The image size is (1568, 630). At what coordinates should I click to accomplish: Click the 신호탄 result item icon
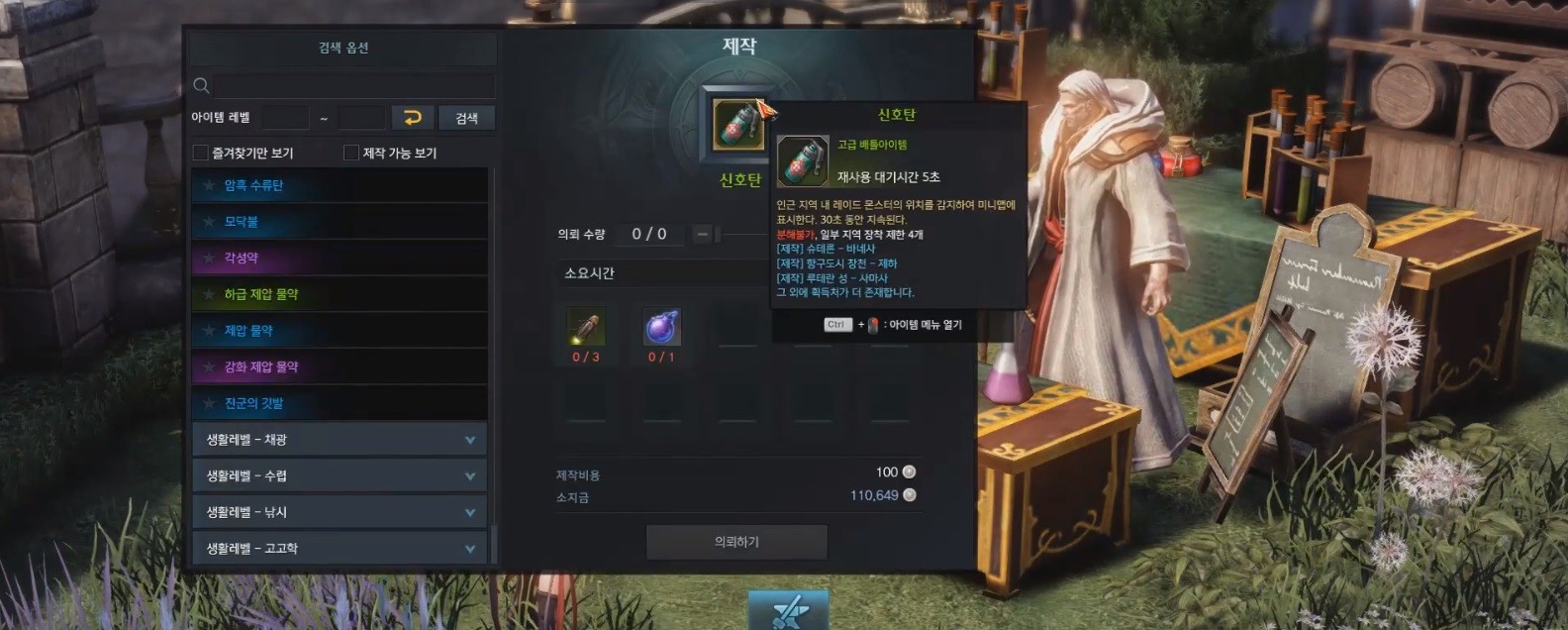click(737, 125)
